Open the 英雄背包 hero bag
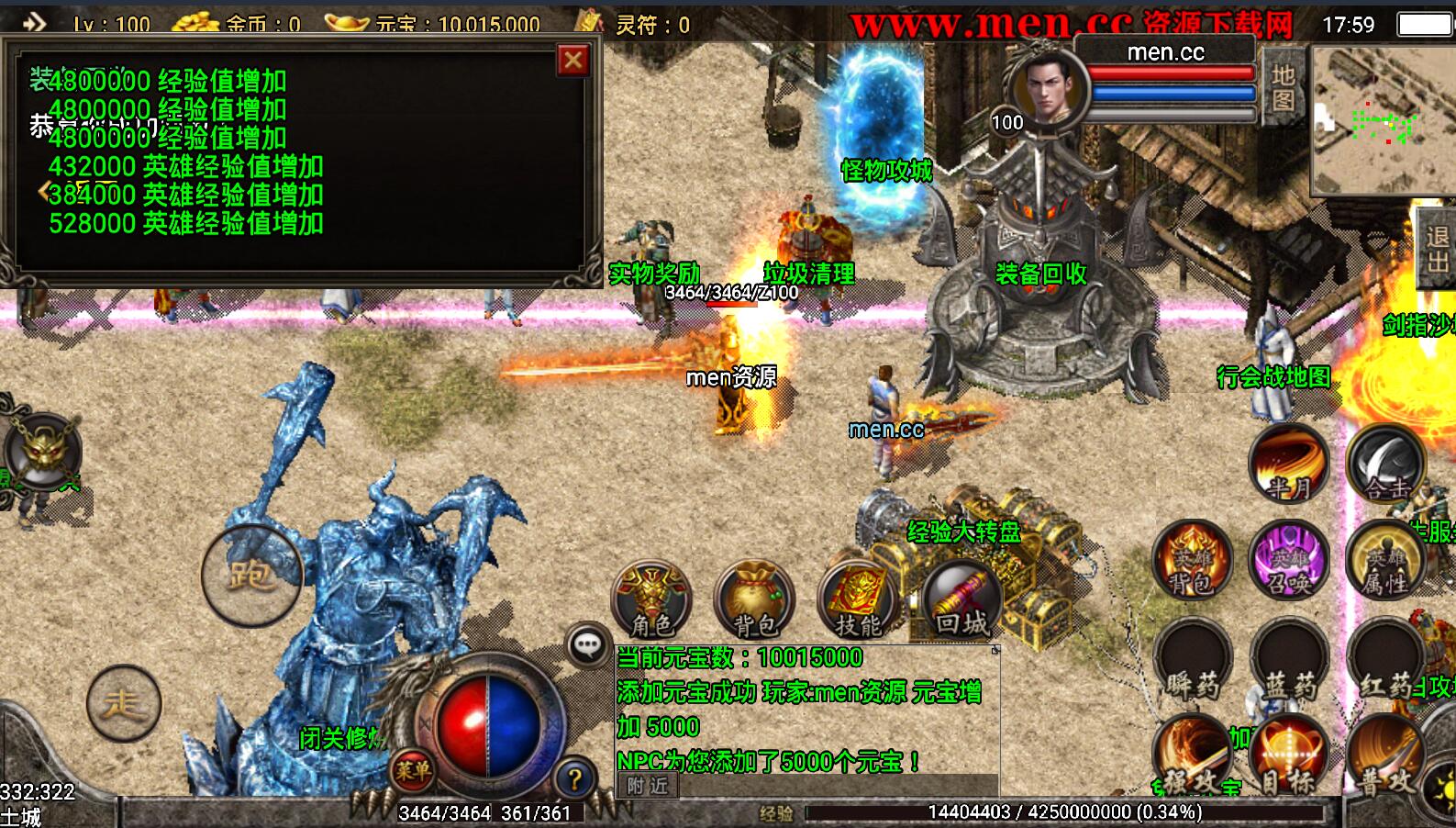This screenshot has width=1456, height=828. pyautogui.click(x=1192, y=560)
